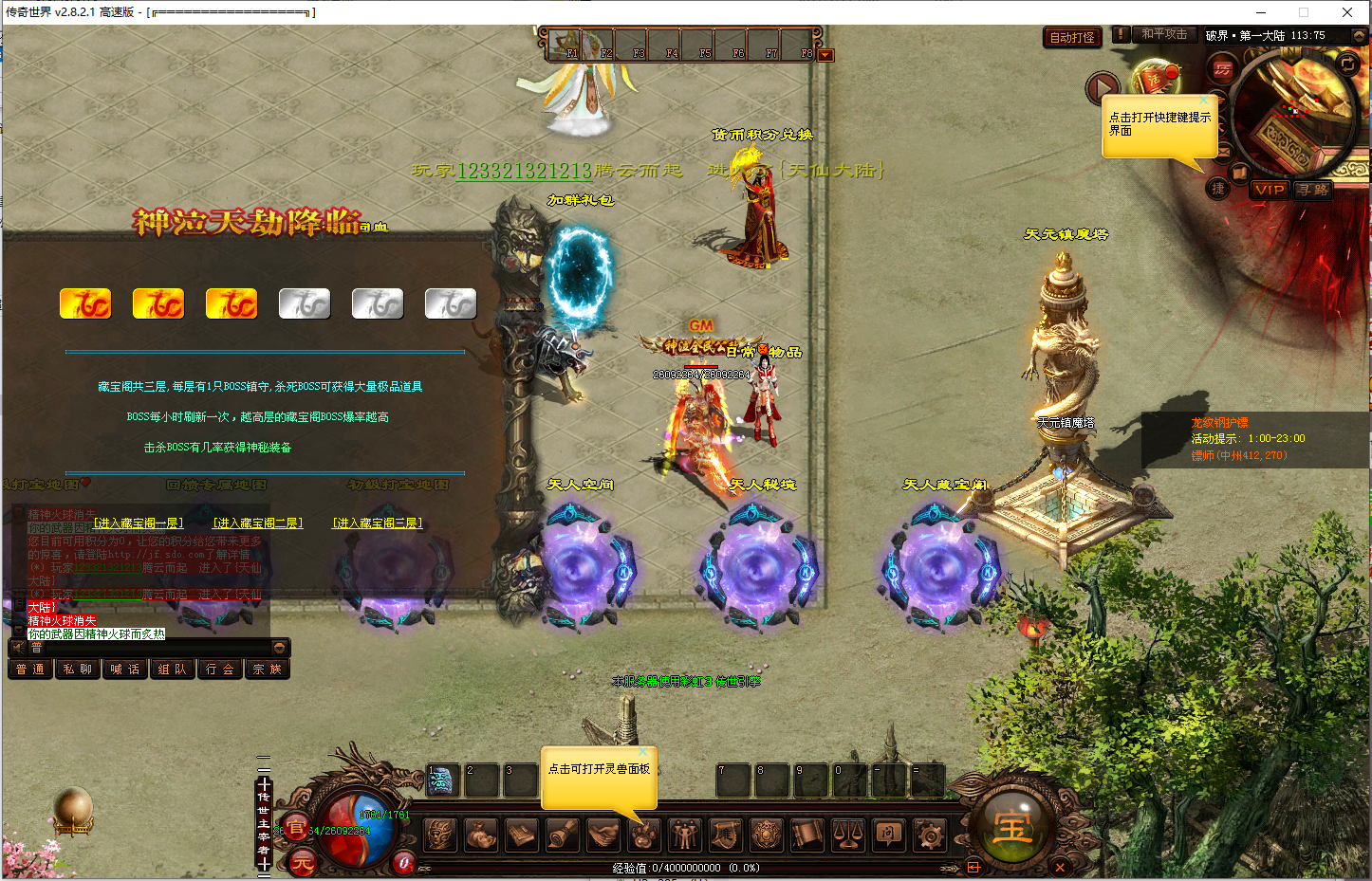Close the spirit beast panel tooltip

tap(642, 753)
